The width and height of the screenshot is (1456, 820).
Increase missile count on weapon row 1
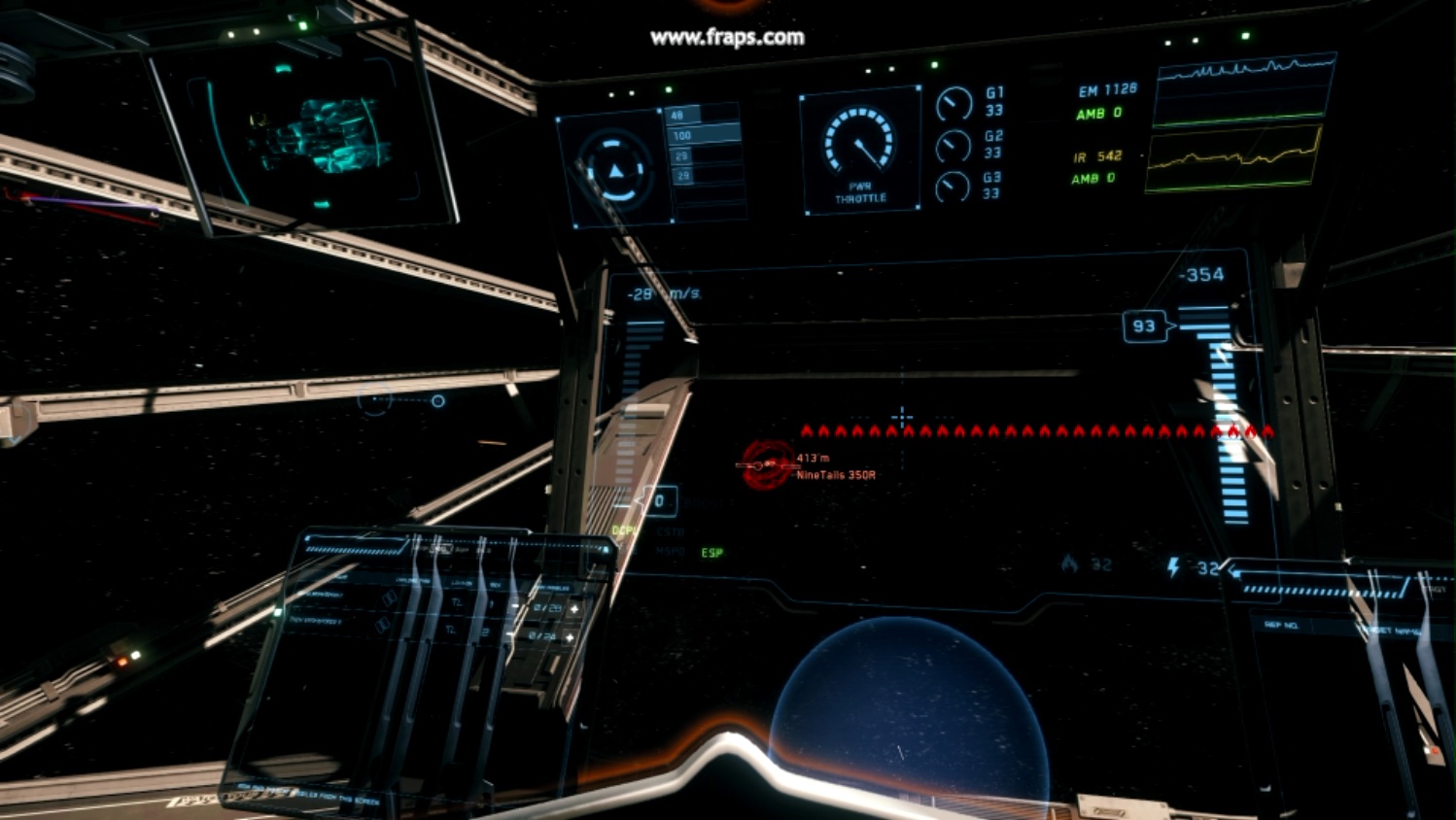(574, 608)
